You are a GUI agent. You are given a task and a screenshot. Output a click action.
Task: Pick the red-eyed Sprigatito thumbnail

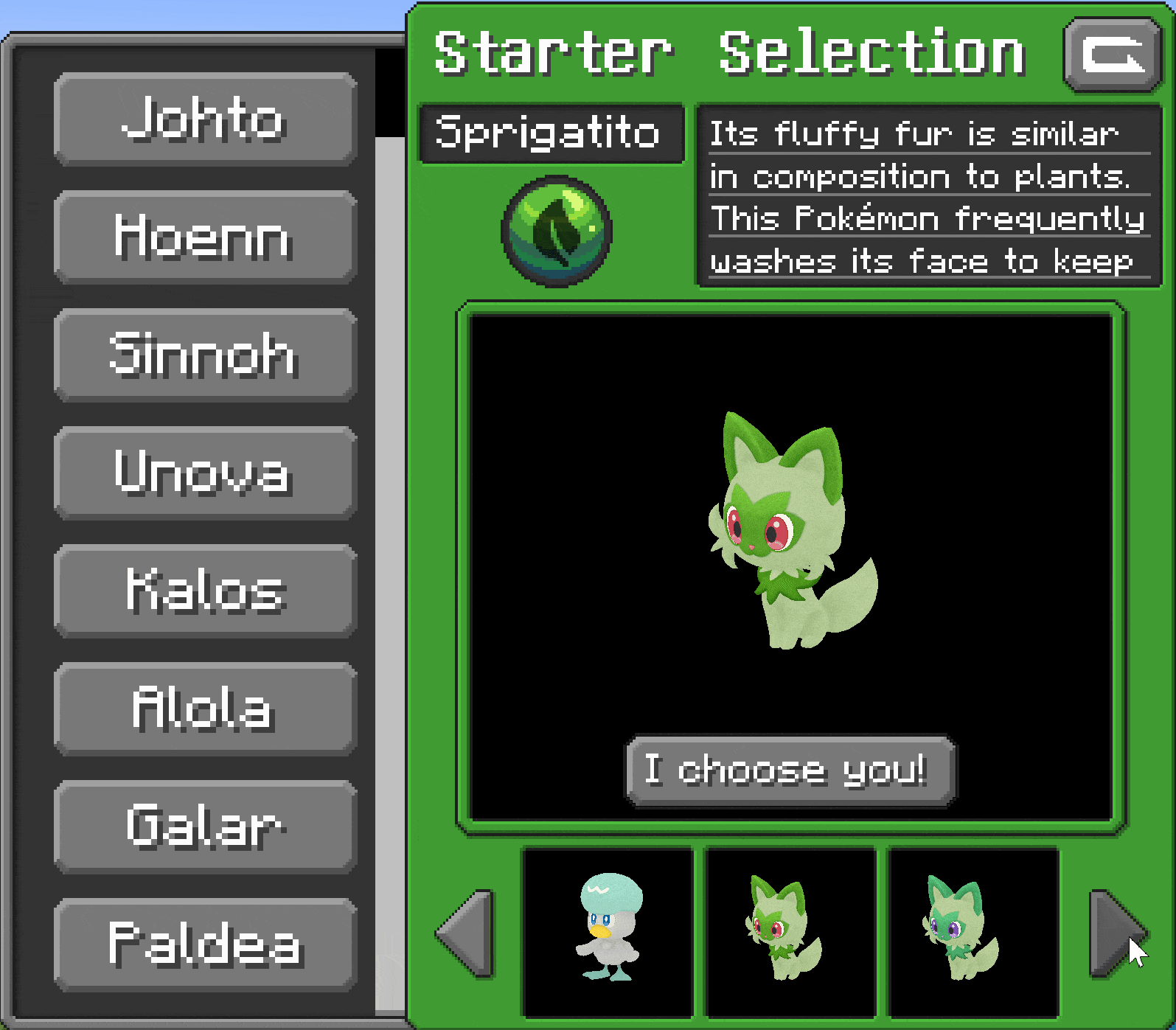(790, 932)
